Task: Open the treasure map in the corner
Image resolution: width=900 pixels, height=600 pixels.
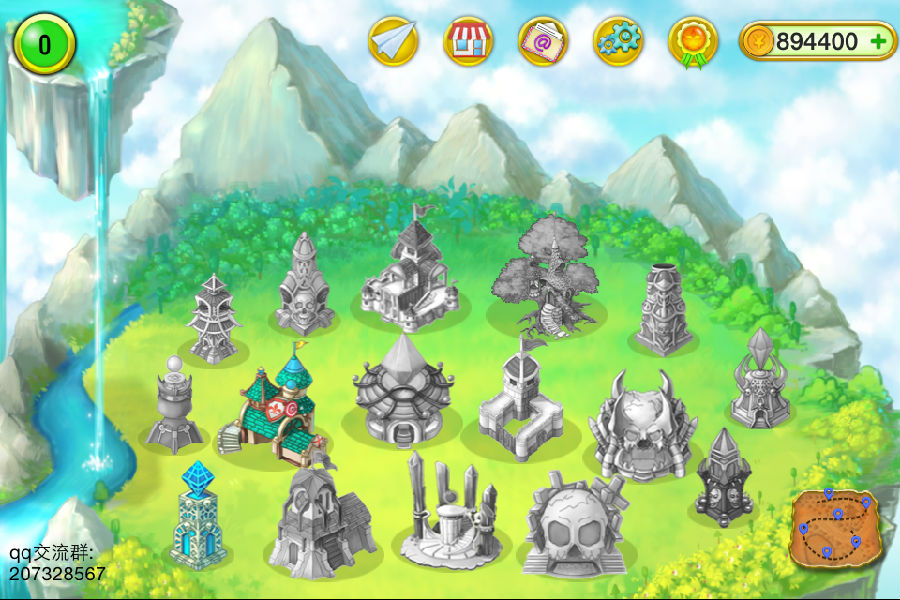Action: (x=832, y=525)
